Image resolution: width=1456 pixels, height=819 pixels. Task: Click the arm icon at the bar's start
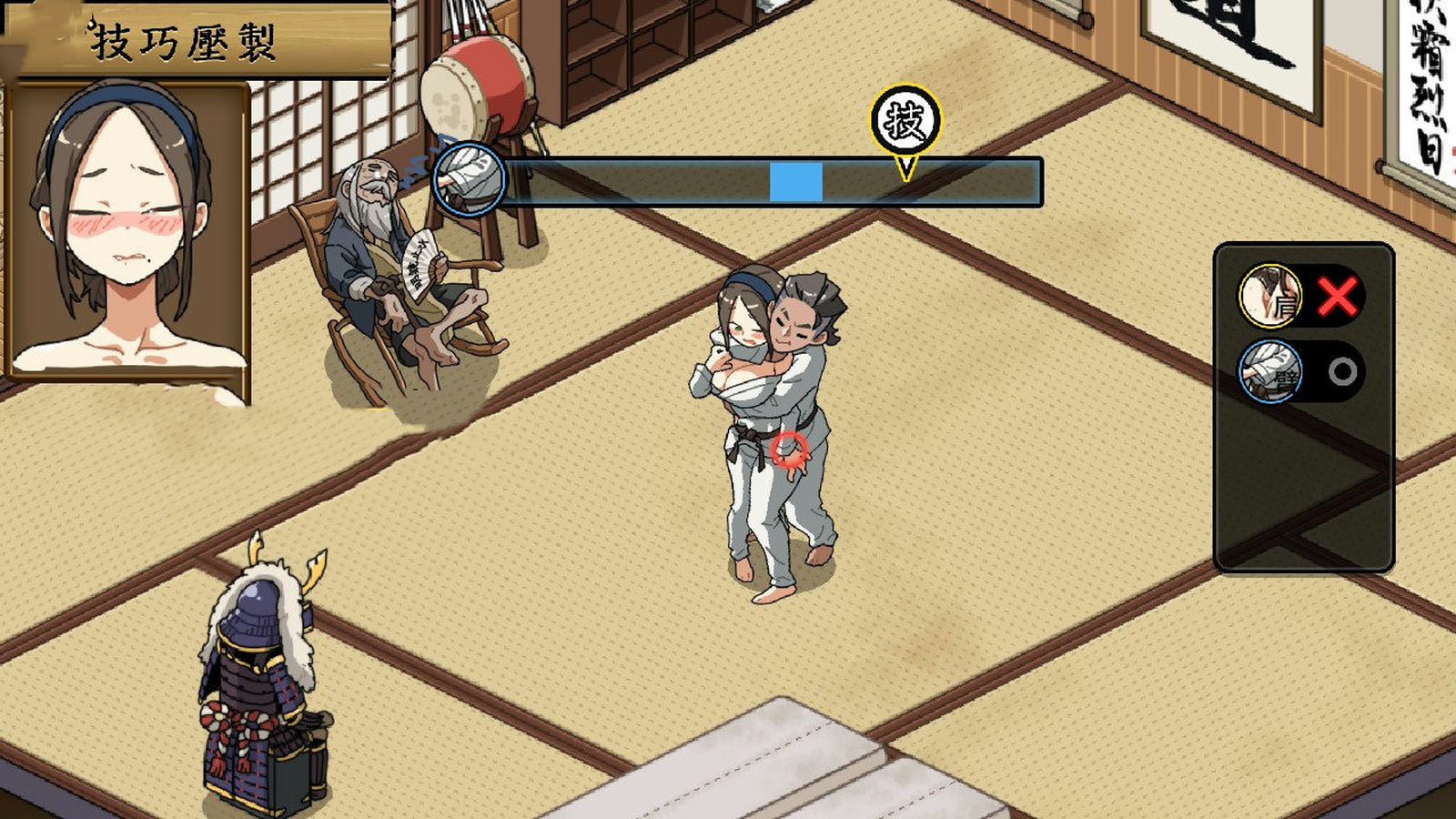[470, 178]
